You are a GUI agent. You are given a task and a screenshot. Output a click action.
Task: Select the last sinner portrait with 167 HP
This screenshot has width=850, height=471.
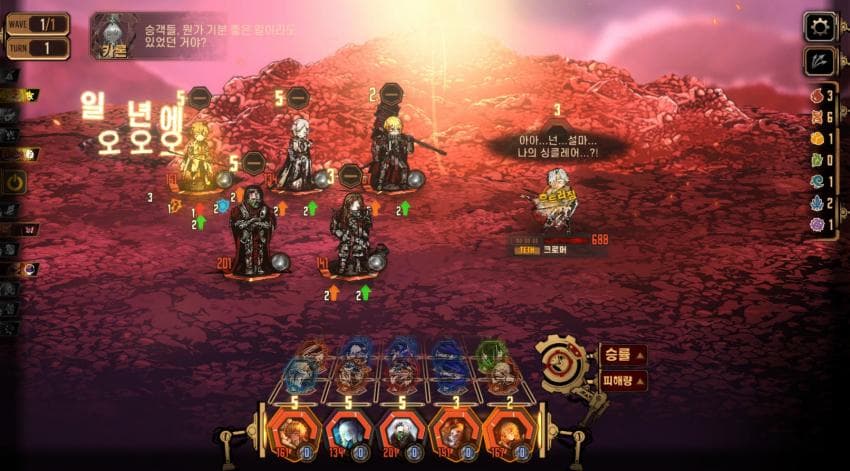pyautogui.click(x=509, y=431)
